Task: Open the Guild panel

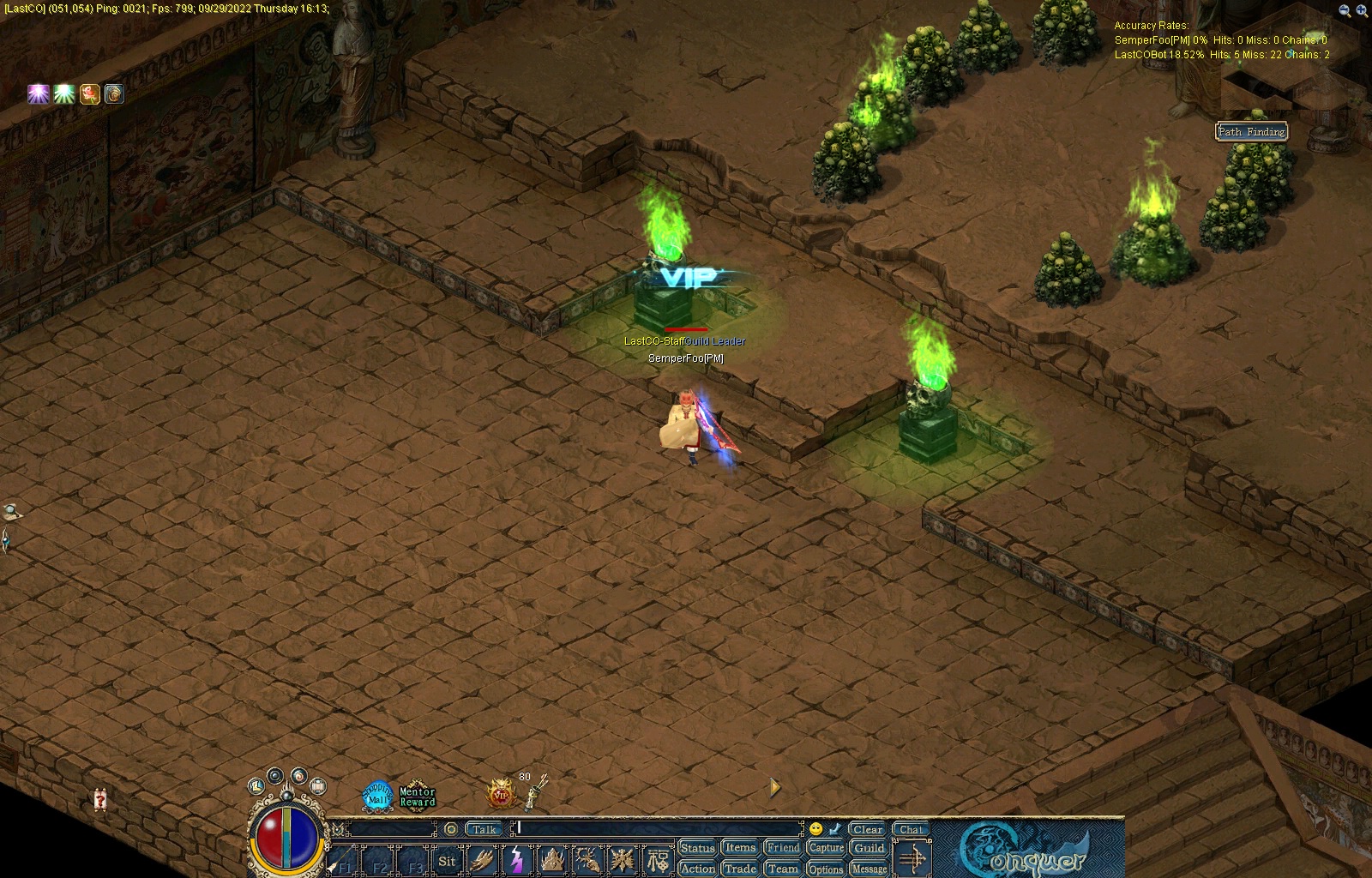Action: [x=869, y=848]
